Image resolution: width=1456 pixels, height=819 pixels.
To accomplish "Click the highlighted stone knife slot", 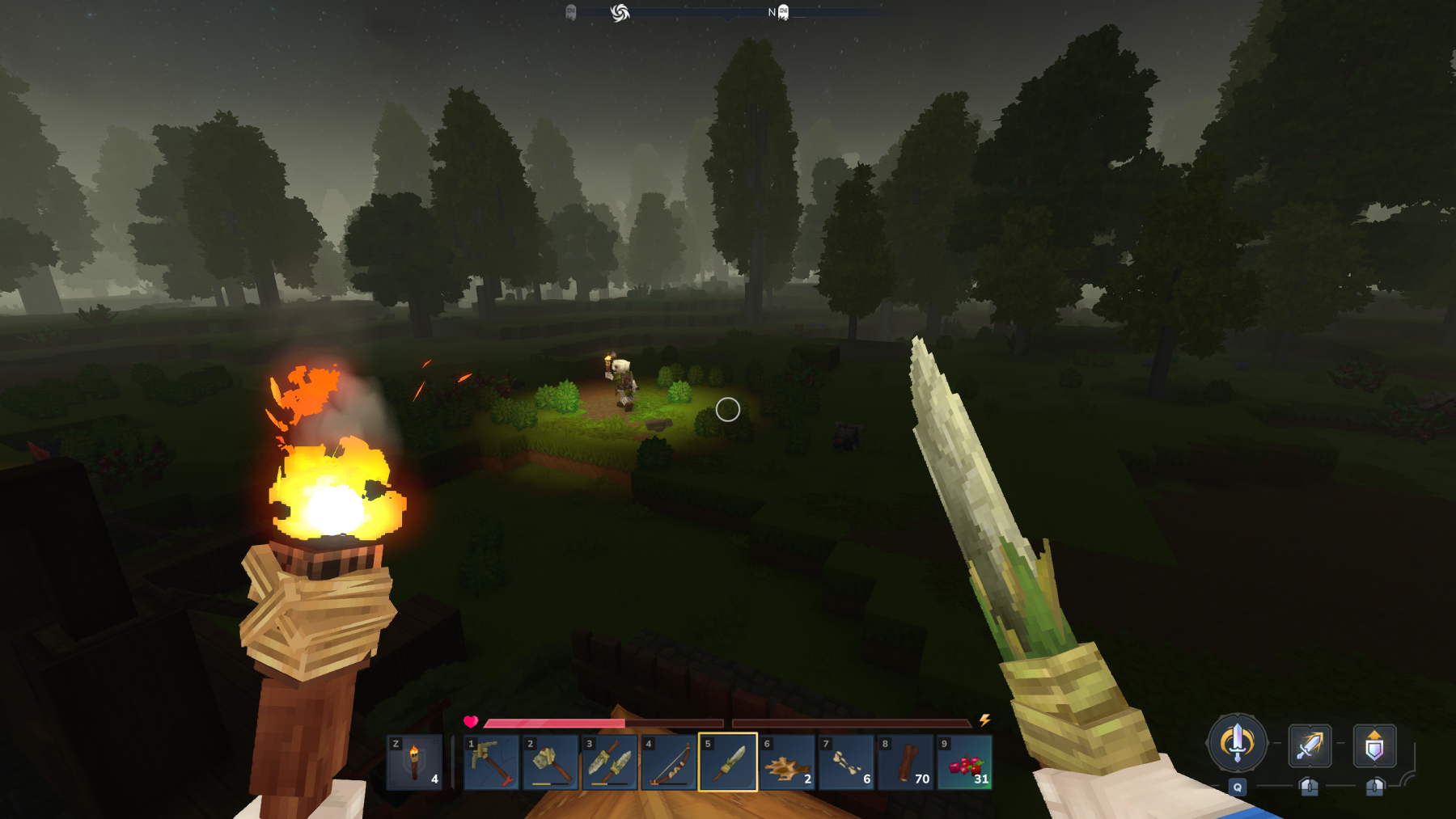I will tap(728, 762).
